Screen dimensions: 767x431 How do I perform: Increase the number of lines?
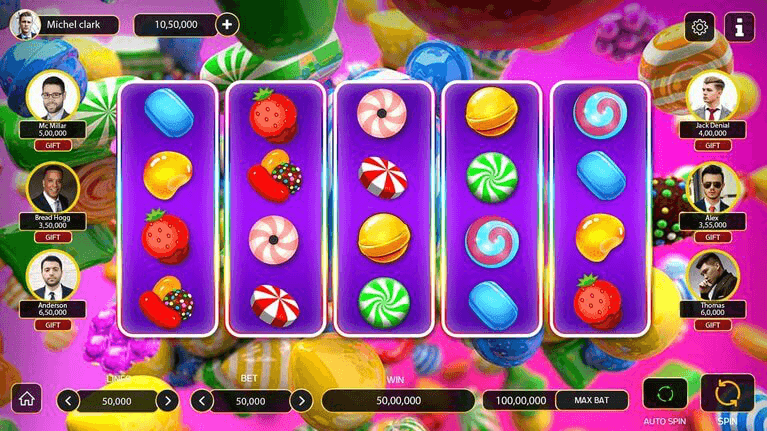pyautogui.click(x=169, y=401)
